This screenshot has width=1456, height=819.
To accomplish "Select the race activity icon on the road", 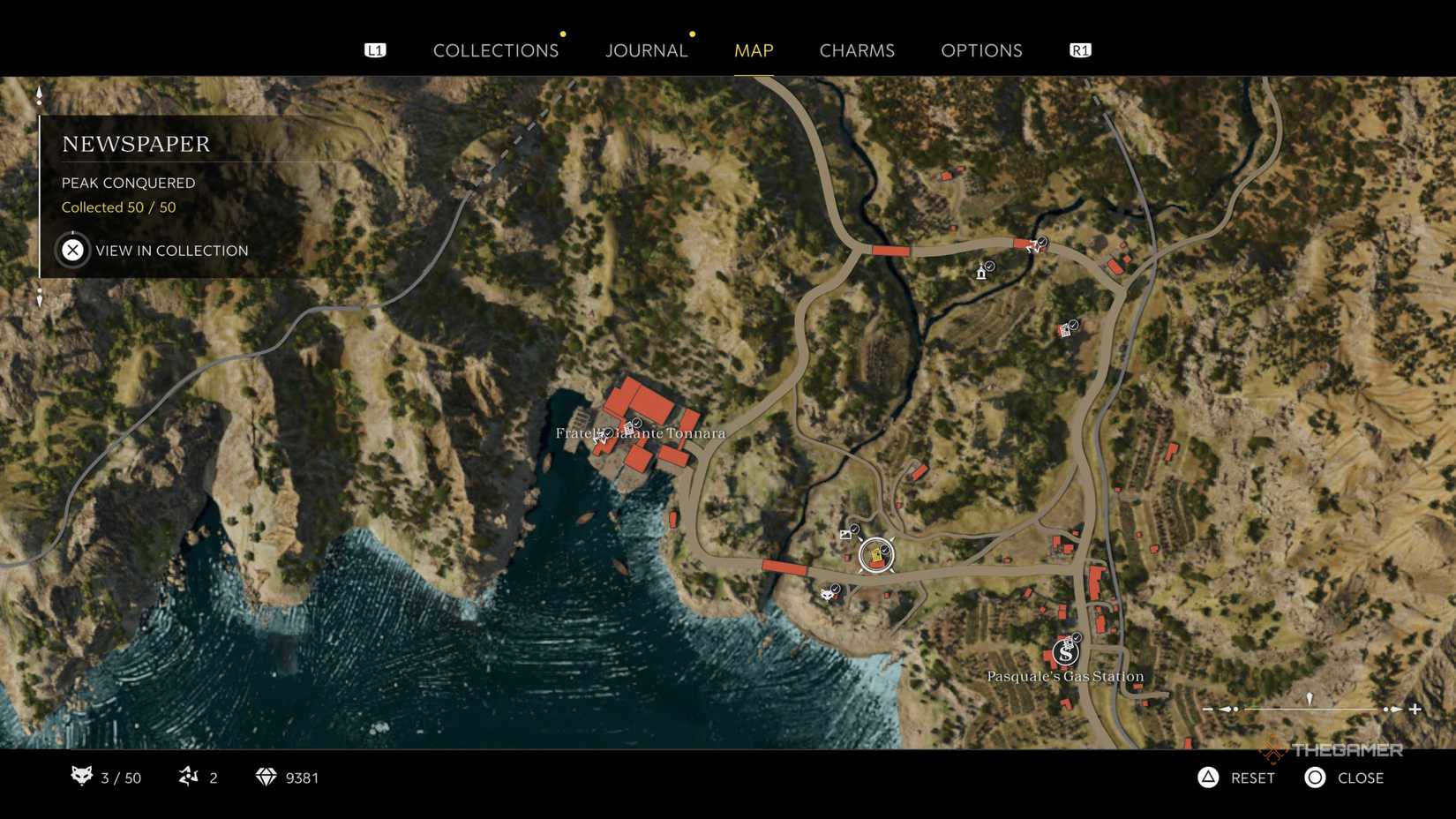I will click(x=1032, y=247).
